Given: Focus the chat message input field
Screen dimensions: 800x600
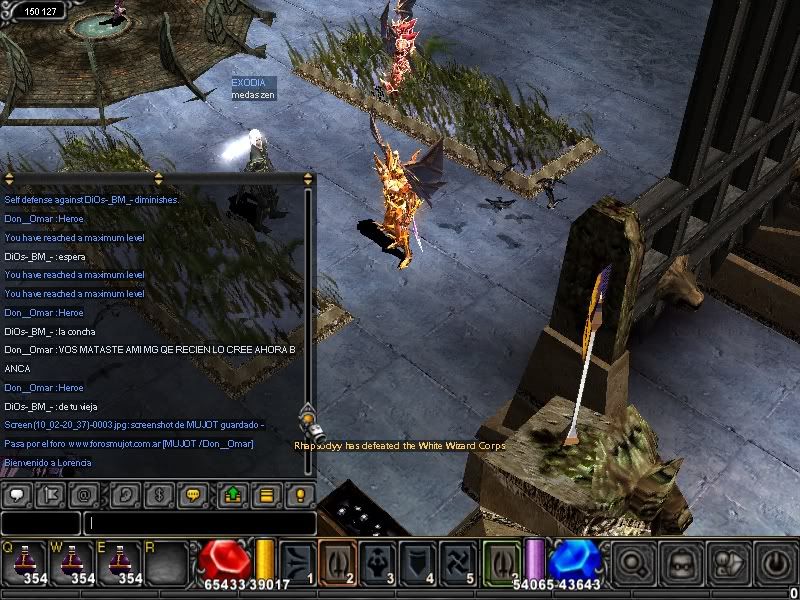Looking at the screenshot, I should click(200, 522).
